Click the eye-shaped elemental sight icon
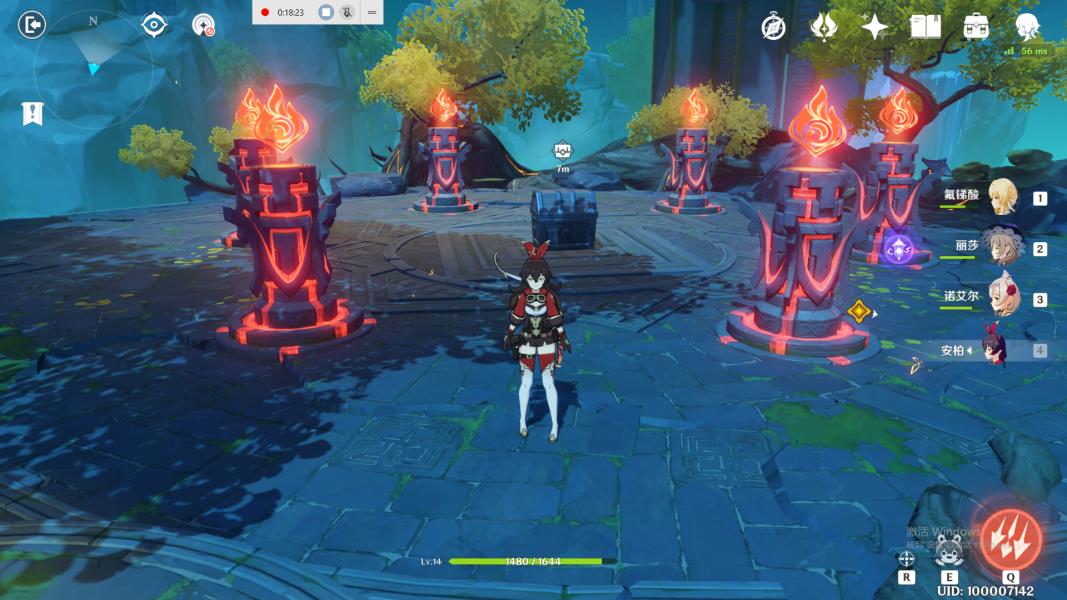The height and width of the screenshot is (600, 1067). pyautogui.click(x=154, y=25)
